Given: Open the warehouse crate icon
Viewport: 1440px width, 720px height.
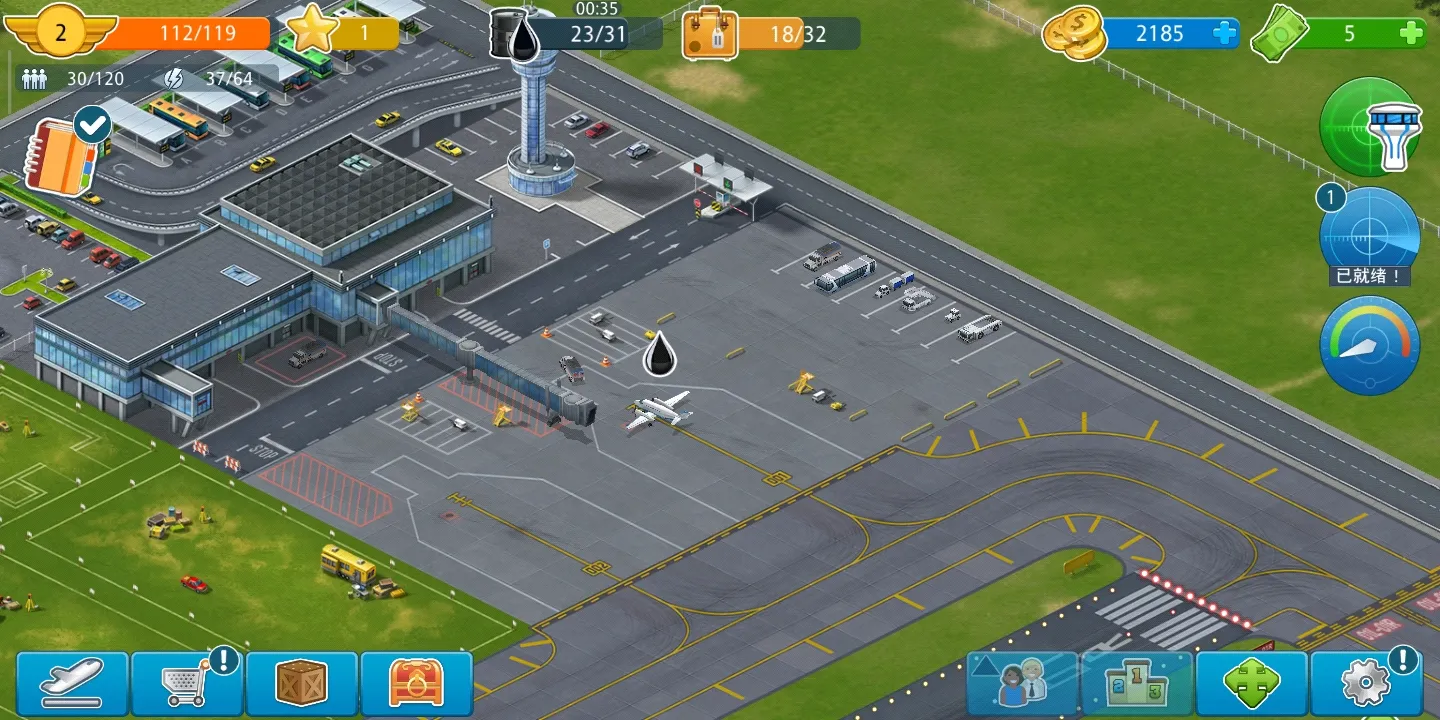Looking at the screenshot, I should (302, 683).
